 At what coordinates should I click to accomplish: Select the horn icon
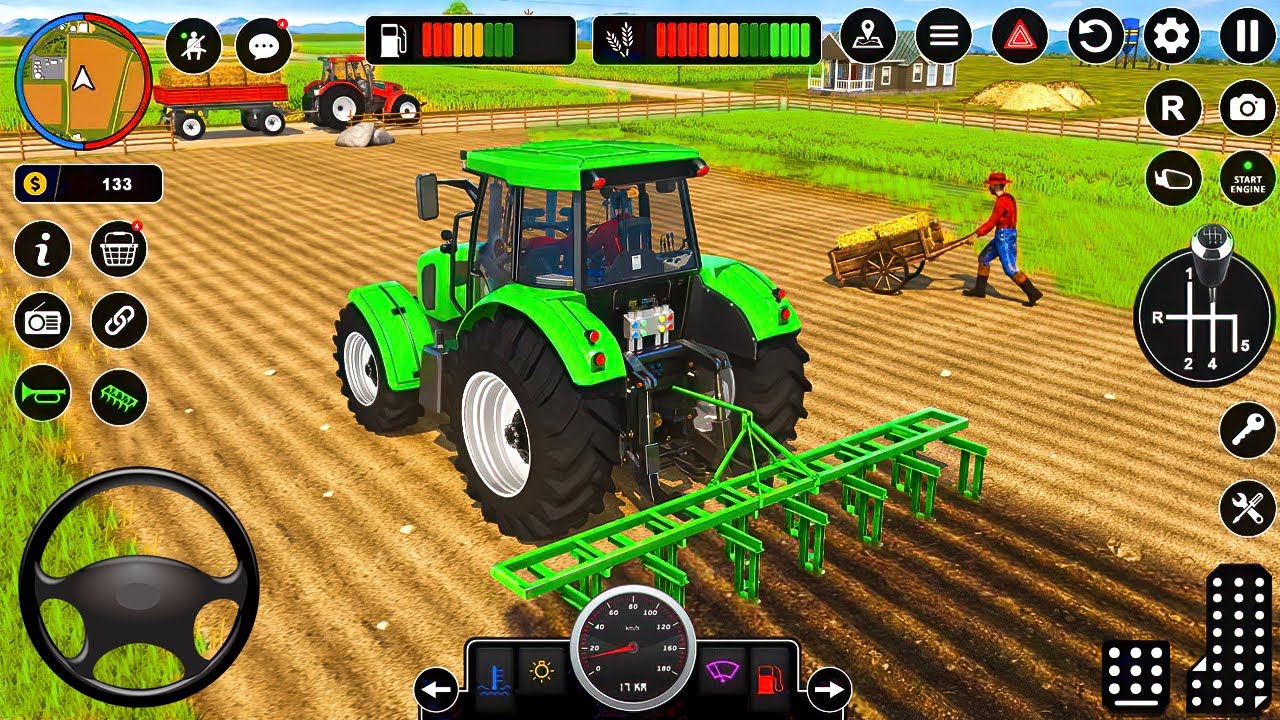coord(41,396)
